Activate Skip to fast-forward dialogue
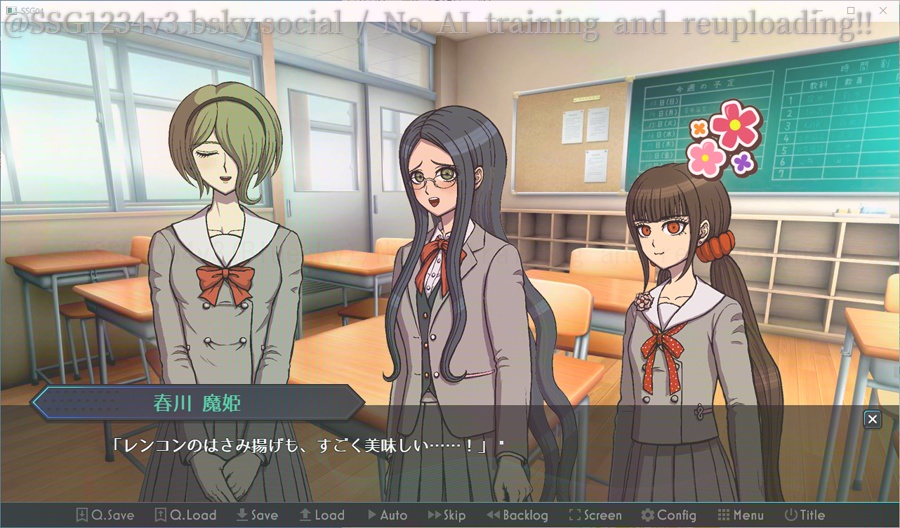Screen dimensions: 900x528 pyautogui.click(x=447, y=515)
